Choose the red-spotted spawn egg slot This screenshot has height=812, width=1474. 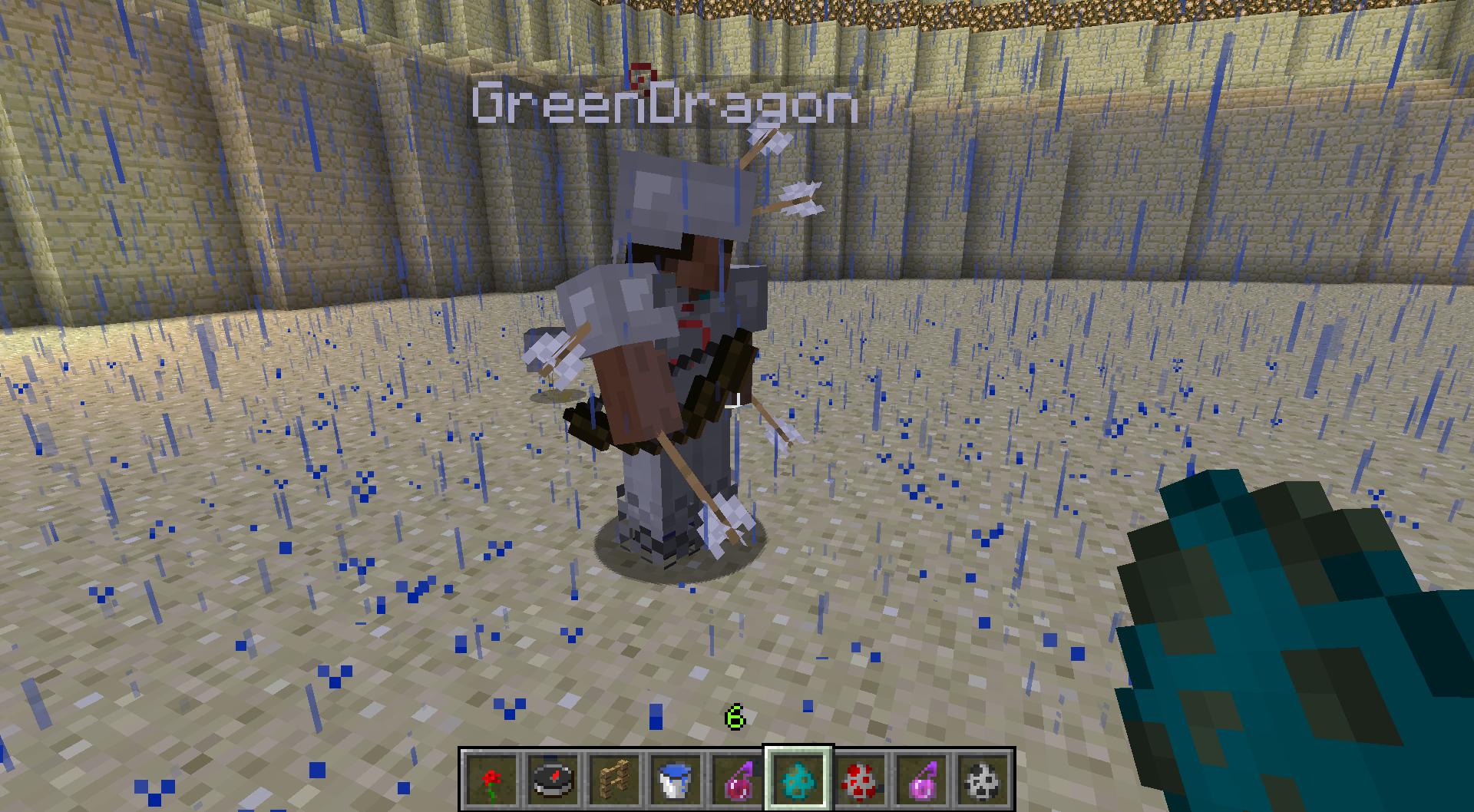point(860,780)
